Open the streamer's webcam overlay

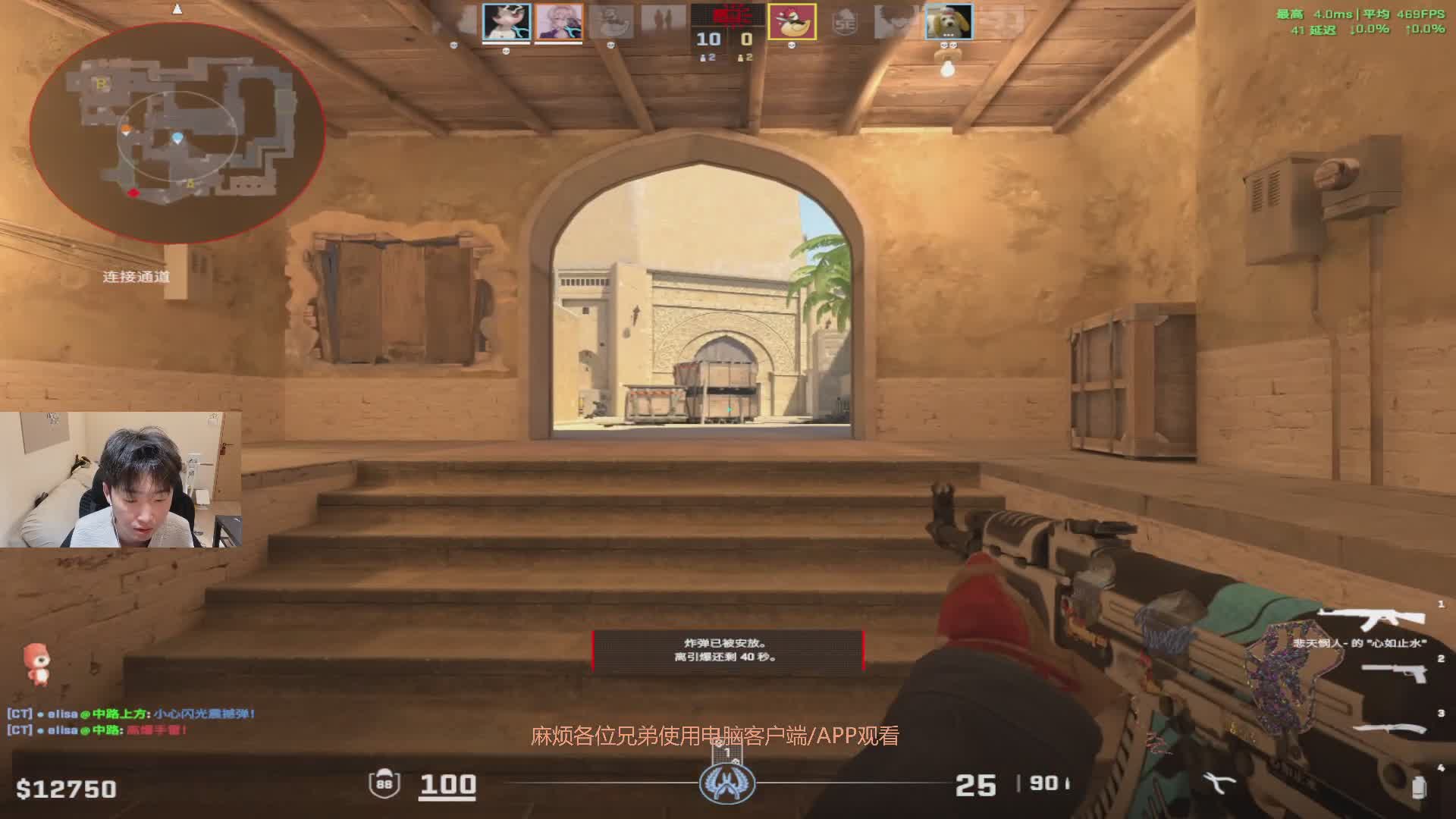click(x=121, y=479)
